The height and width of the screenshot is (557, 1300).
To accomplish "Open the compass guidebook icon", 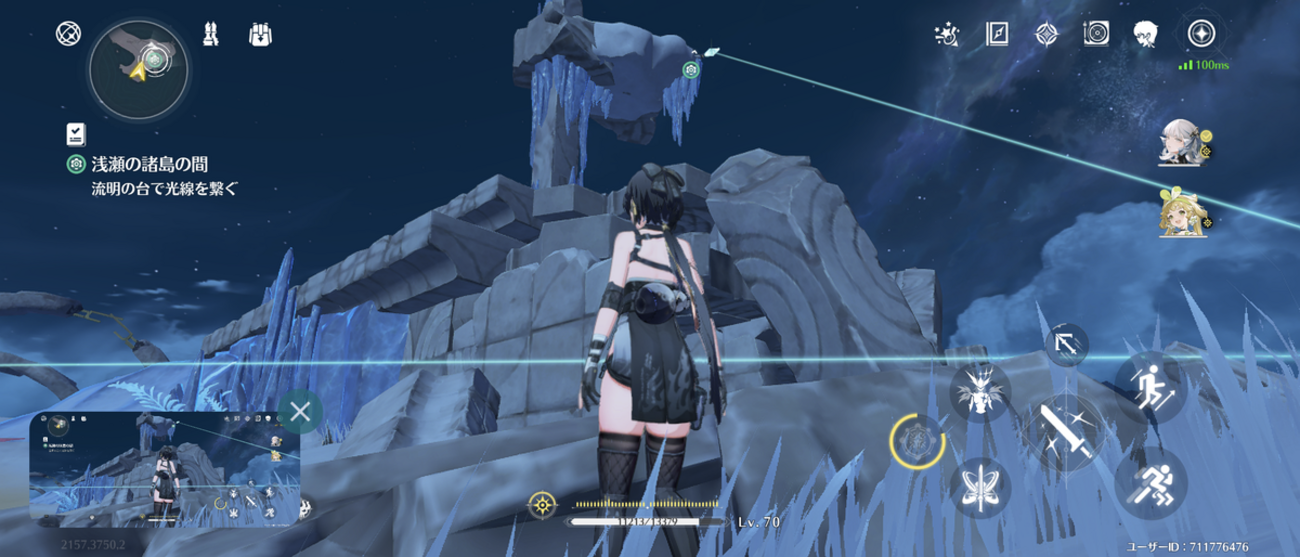I will coord(997,35).
